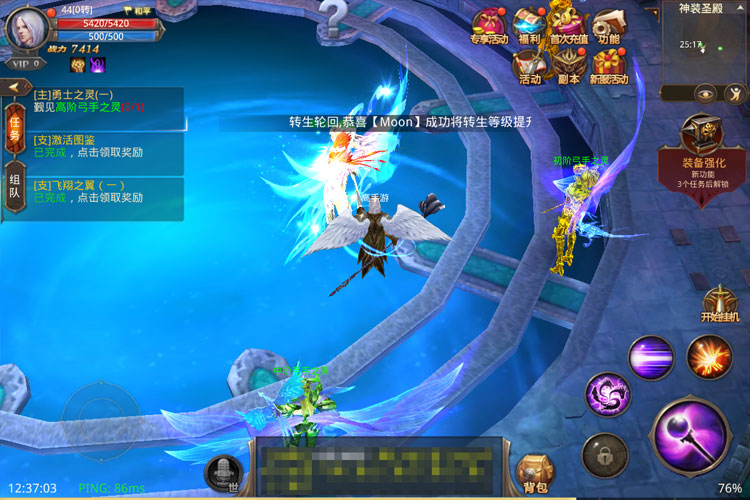Open the VIP 0 badge

(23, 63)
